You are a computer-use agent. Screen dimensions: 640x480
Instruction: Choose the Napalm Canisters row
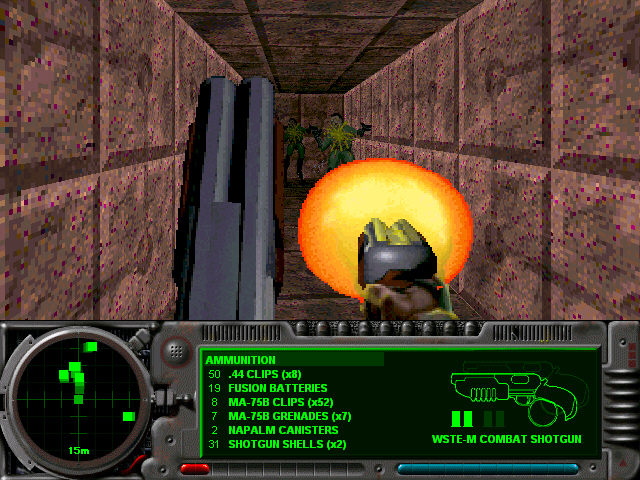[x=285, y=430]
